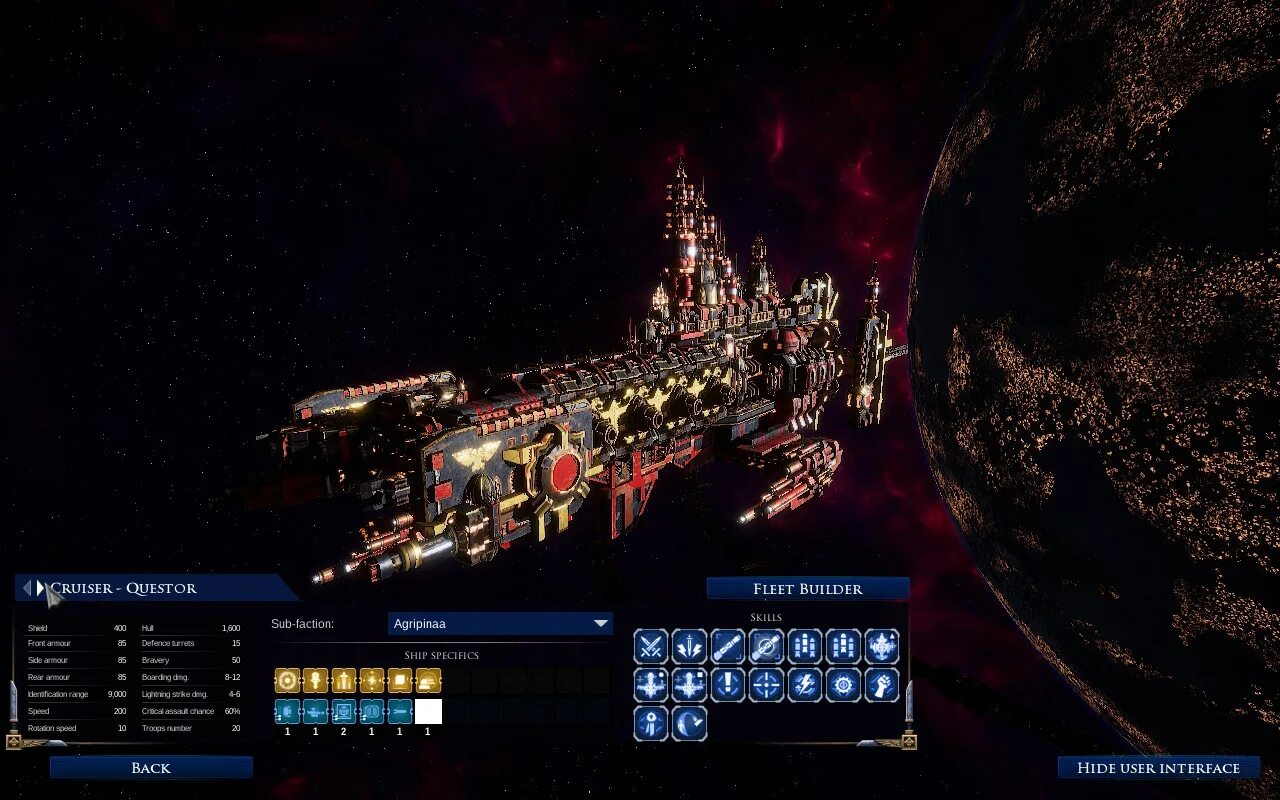Select the crosshair targeting skill icon
Screen dimensions: 1280x800
tap(766, 685)
